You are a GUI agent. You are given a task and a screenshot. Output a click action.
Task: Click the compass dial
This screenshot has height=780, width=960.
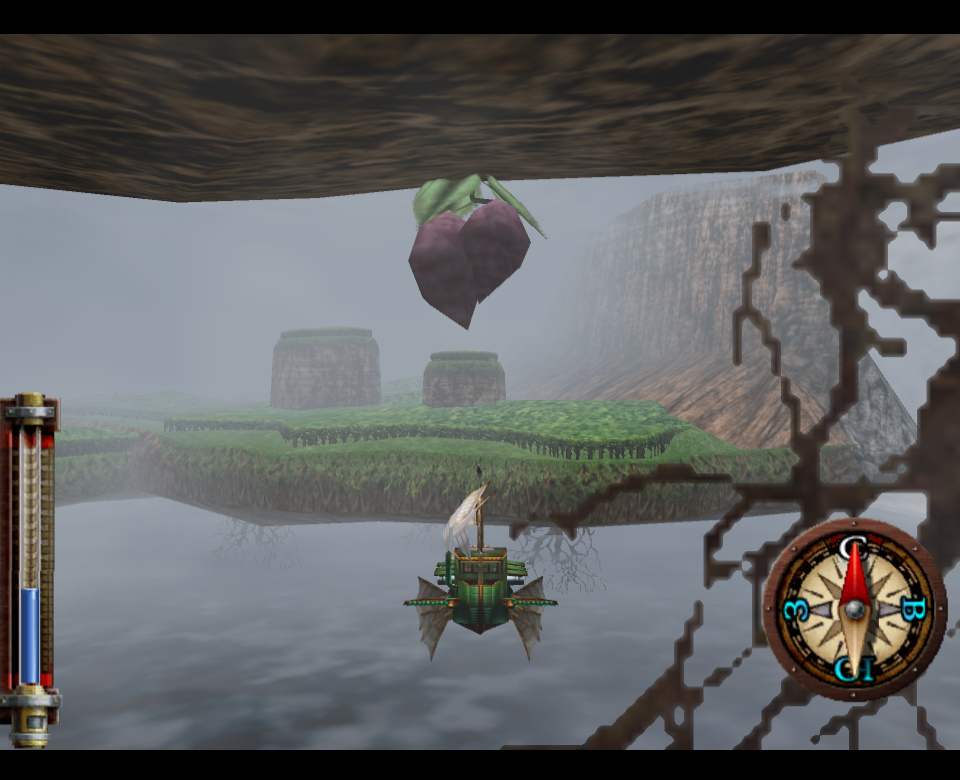(854, 609)
